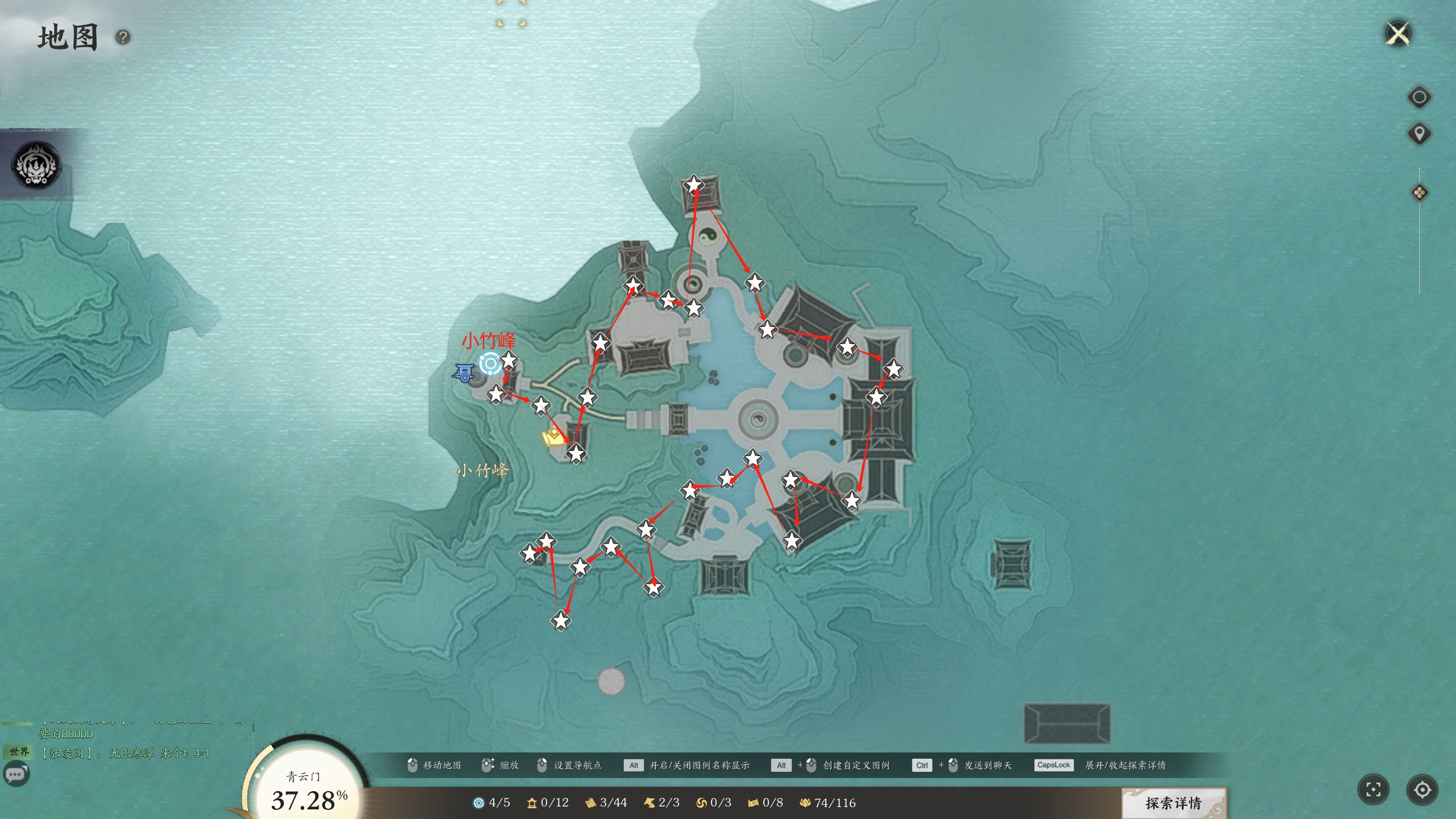Open the beast mask panel icon
The height and width of the screenshot is (819, 1456).
click(x=37, y=166)
